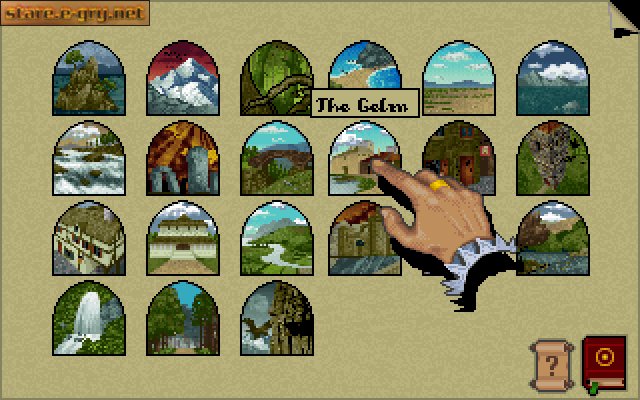Choose the waterfall location

click(88, 318)
